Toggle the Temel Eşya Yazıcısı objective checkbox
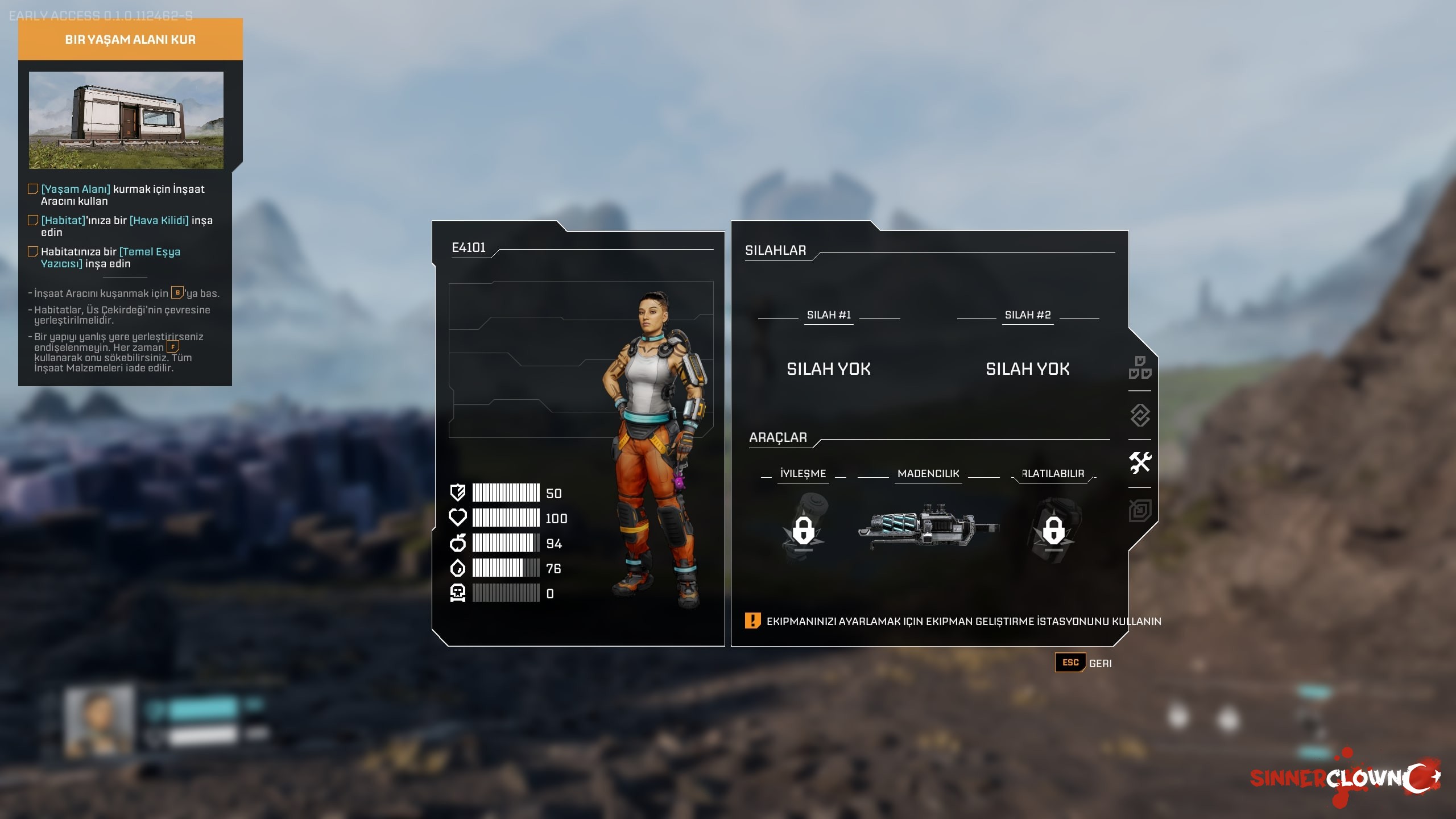This screenshot has height=819, width=1456. pyautogui.click(x=33, y=251)
